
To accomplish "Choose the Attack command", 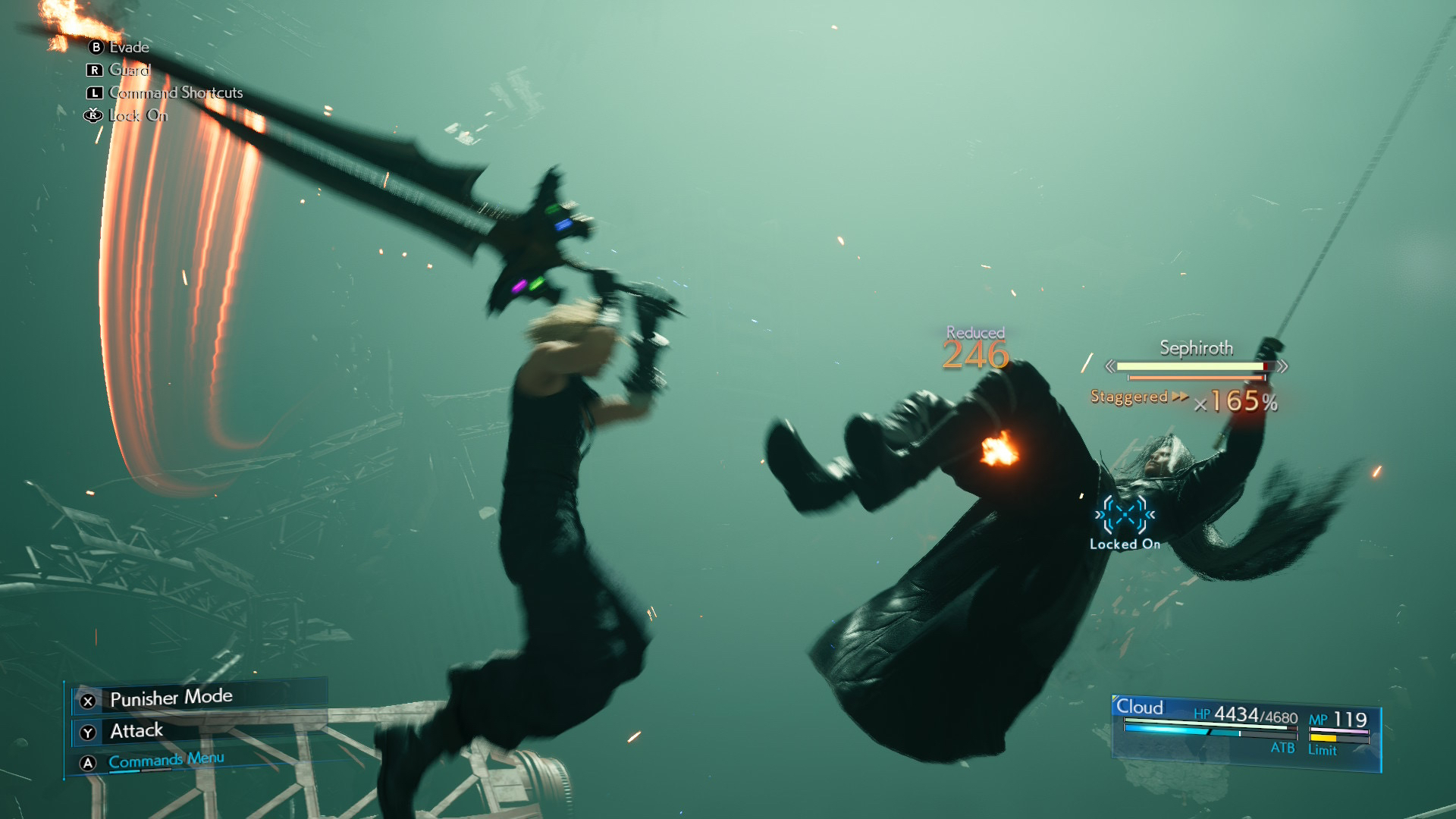I will point(136,731).
